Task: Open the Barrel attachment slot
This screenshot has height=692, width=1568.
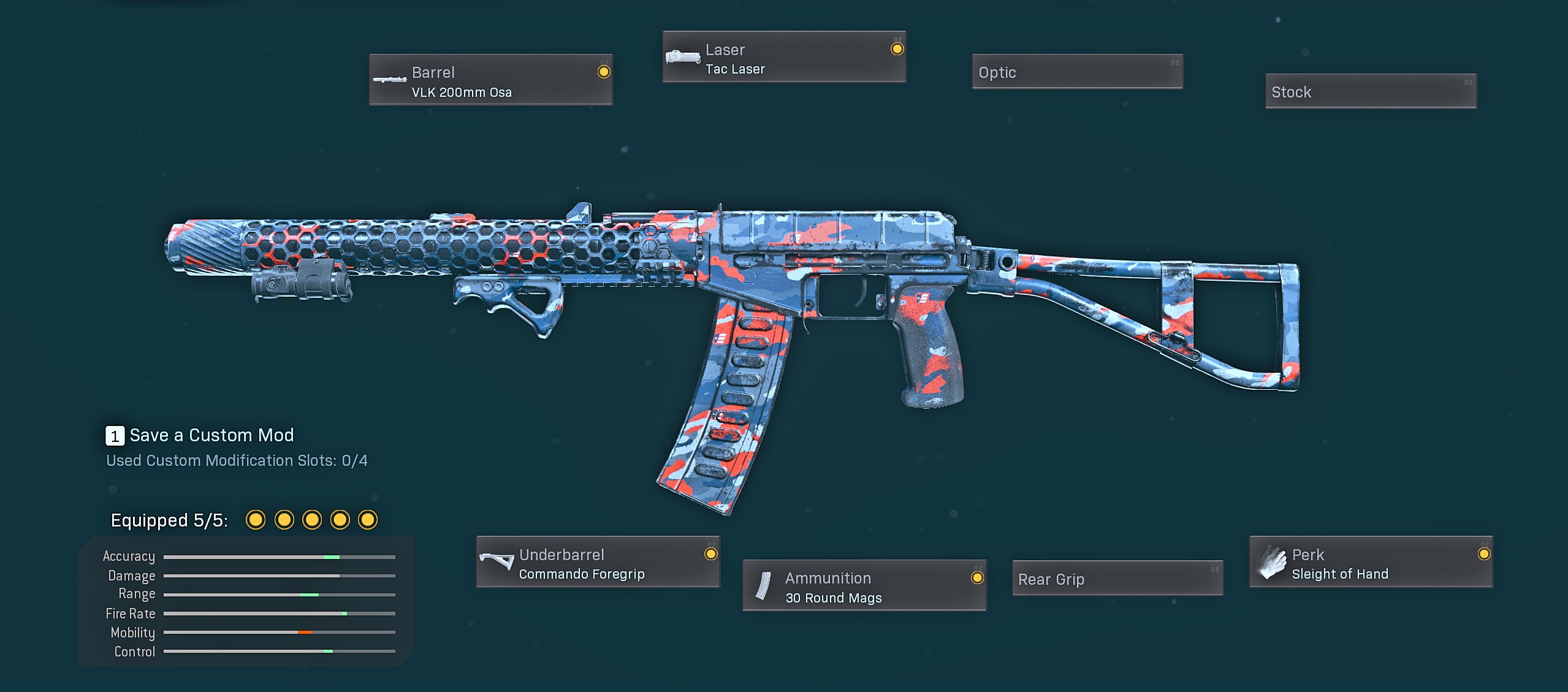Action: (x=490, y=80)
